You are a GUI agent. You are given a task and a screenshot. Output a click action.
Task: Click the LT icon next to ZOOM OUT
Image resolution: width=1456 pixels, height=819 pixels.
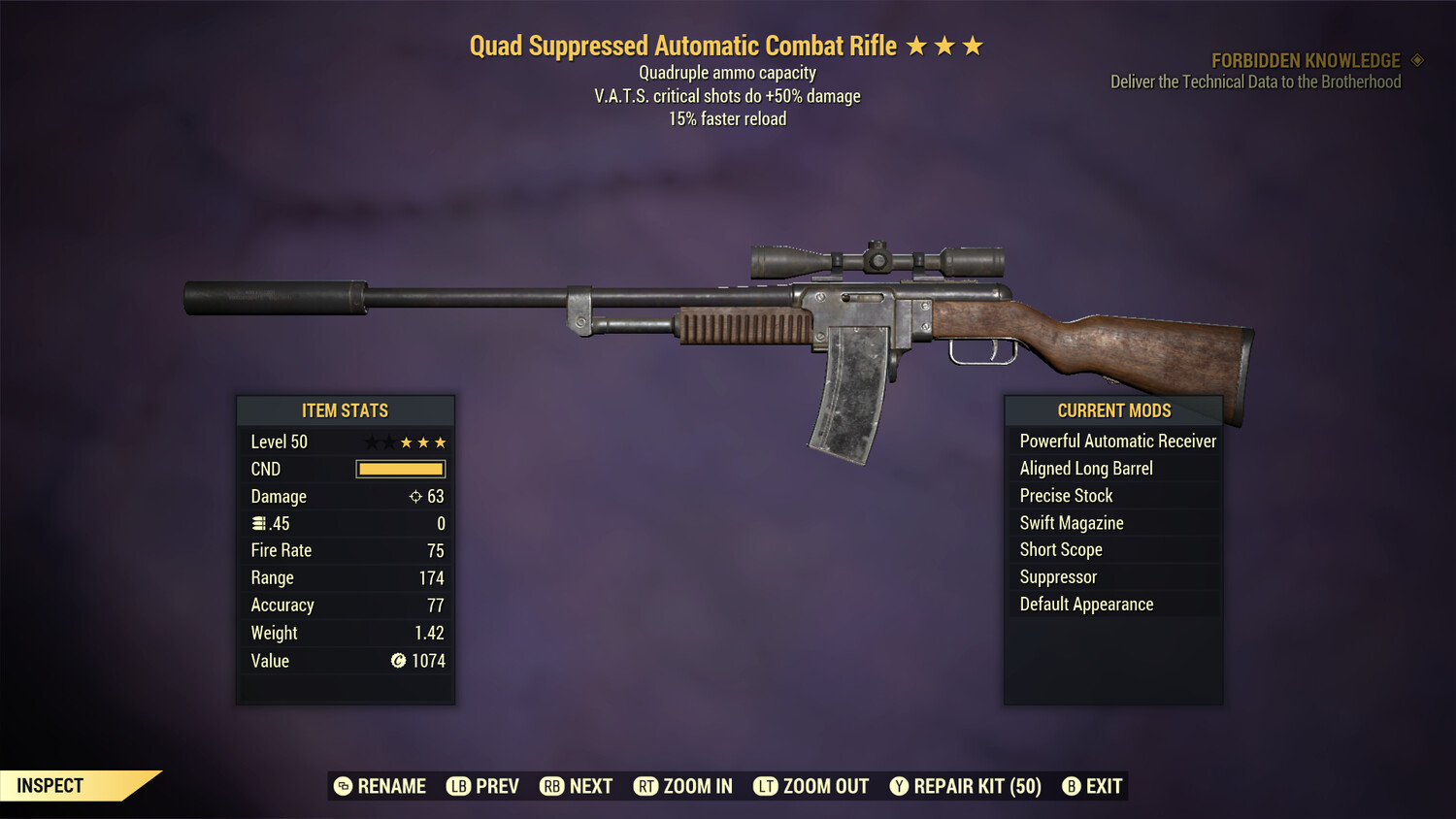point(766,786)
